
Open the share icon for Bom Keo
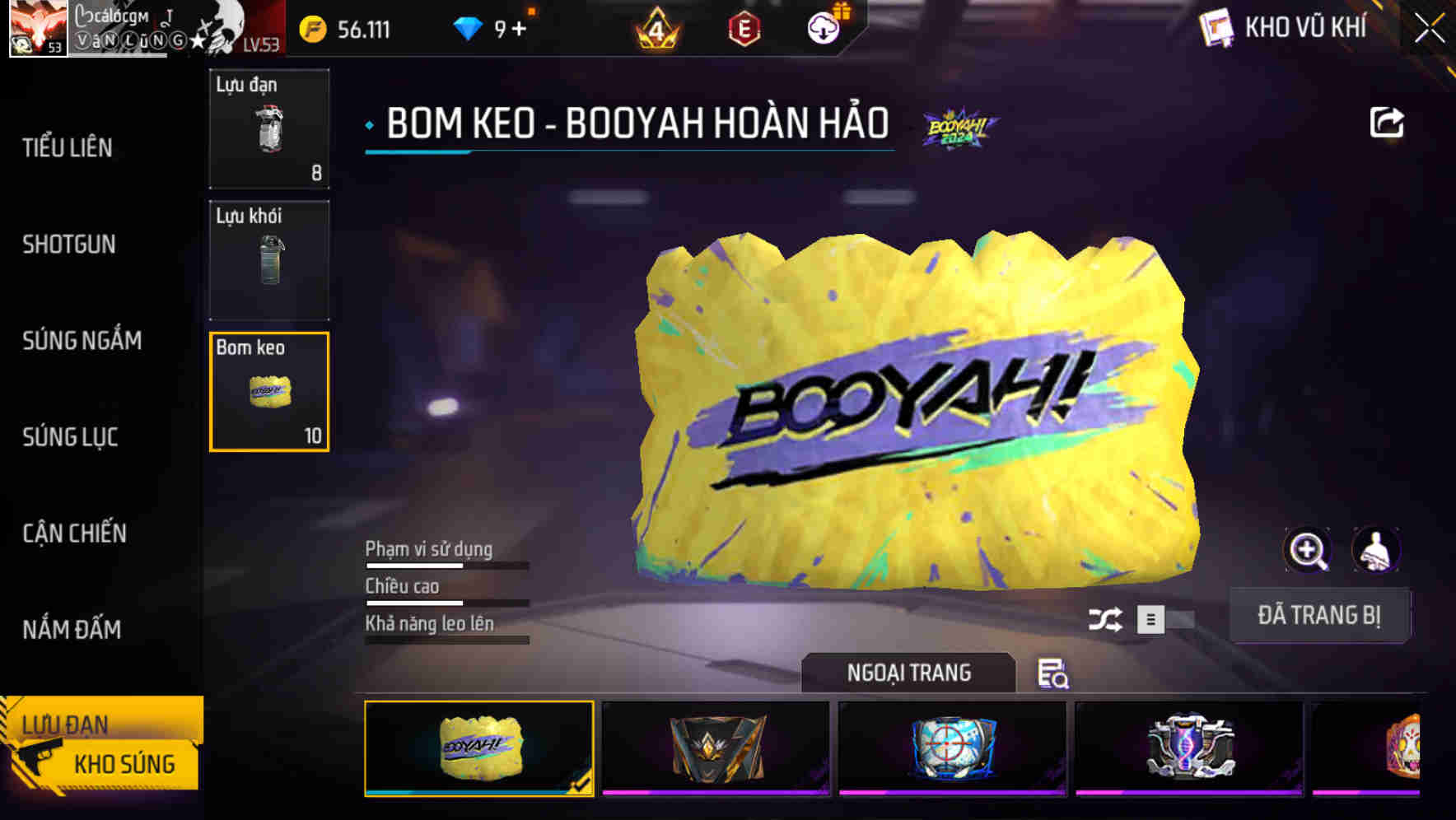pos(1388,121)
